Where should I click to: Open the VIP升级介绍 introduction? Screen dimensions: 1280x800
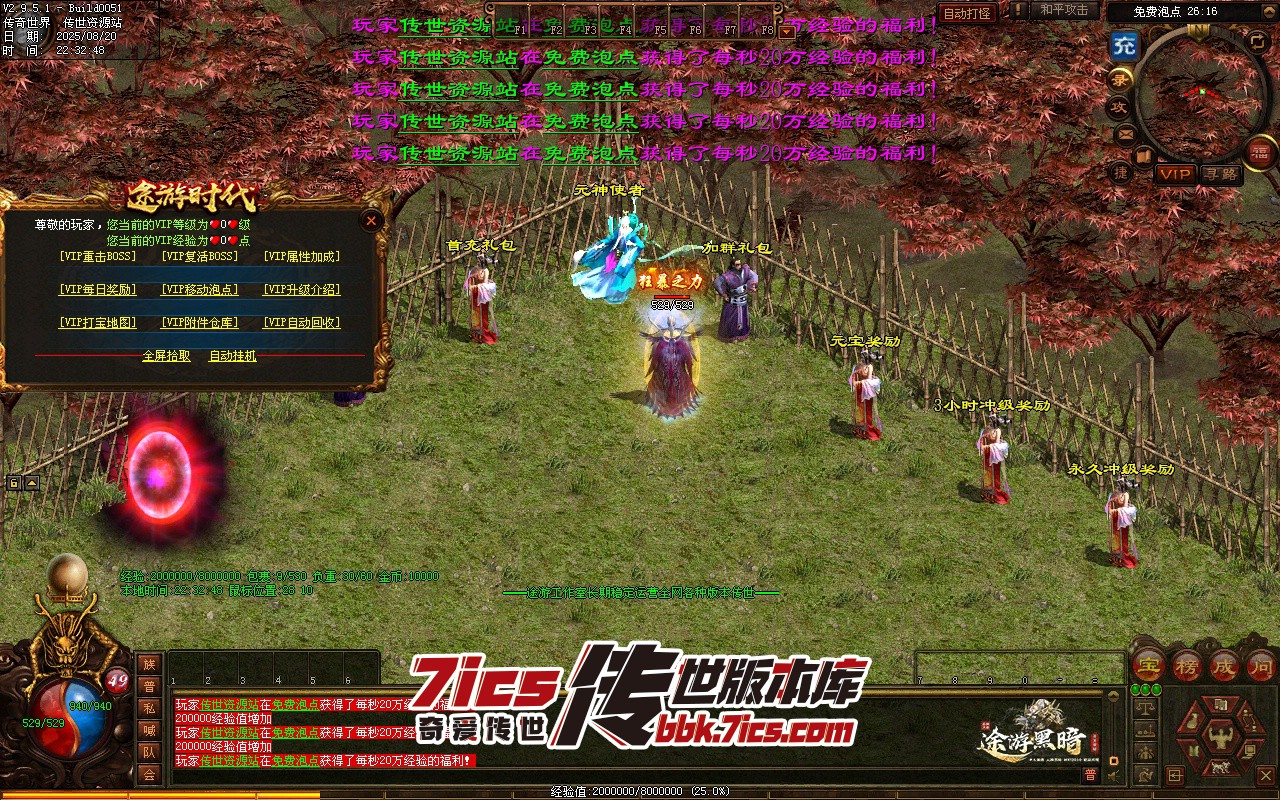click(302, 290)
